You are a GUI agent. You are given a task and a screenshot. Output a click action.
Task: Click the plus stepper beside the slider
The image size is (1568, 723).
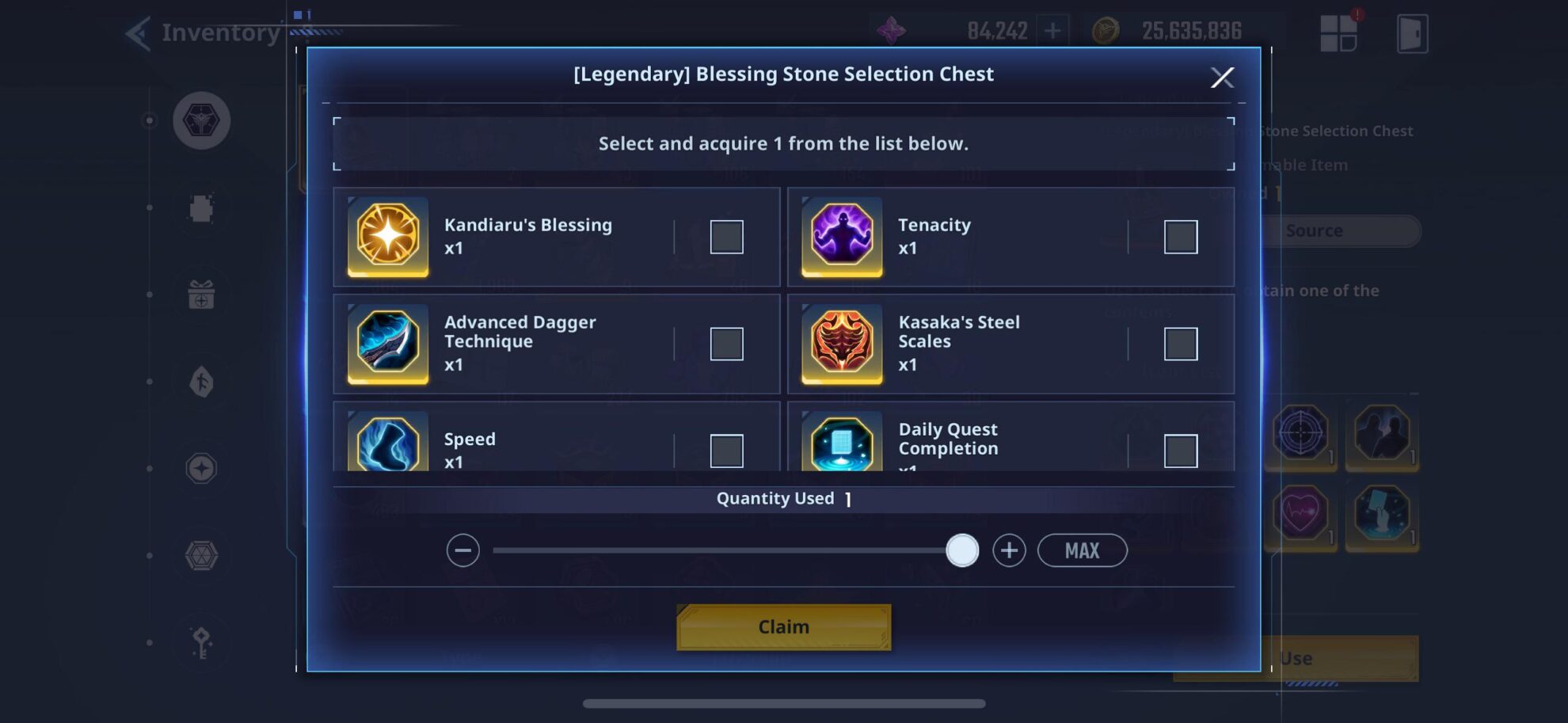(1010, 549)
